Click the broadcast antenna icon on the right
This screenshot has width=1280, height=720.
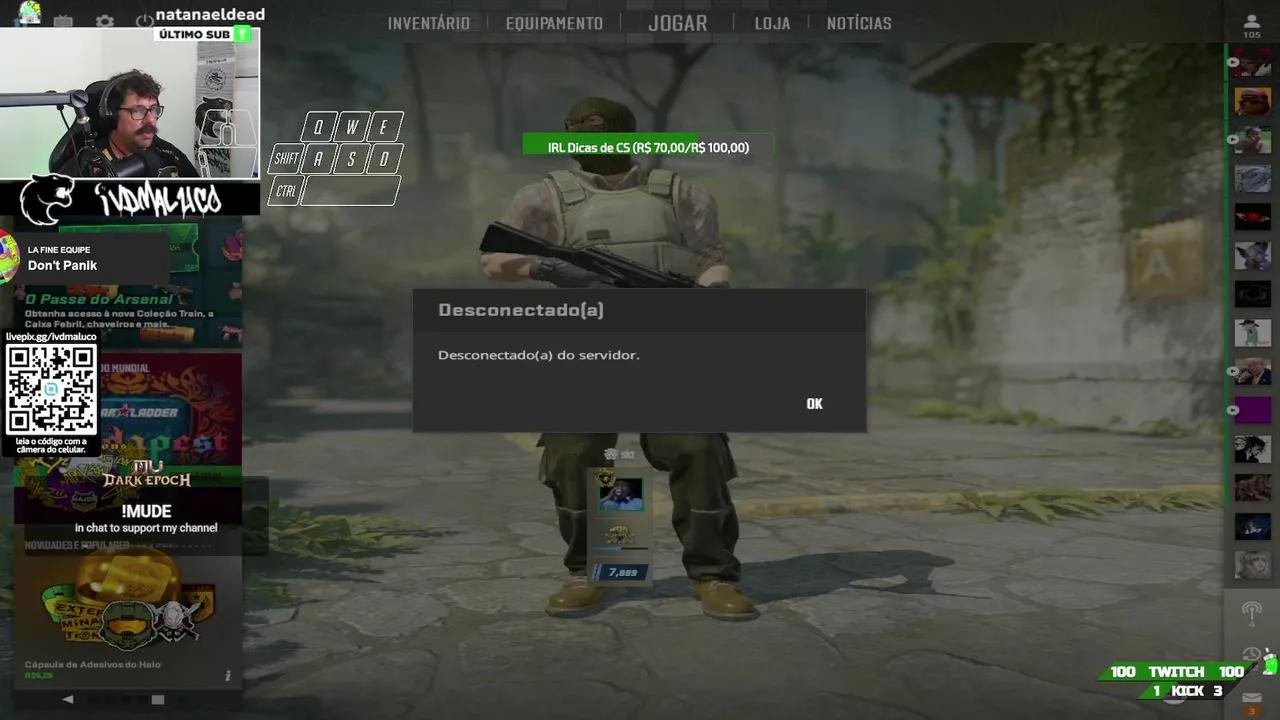tap(1252, 613)
